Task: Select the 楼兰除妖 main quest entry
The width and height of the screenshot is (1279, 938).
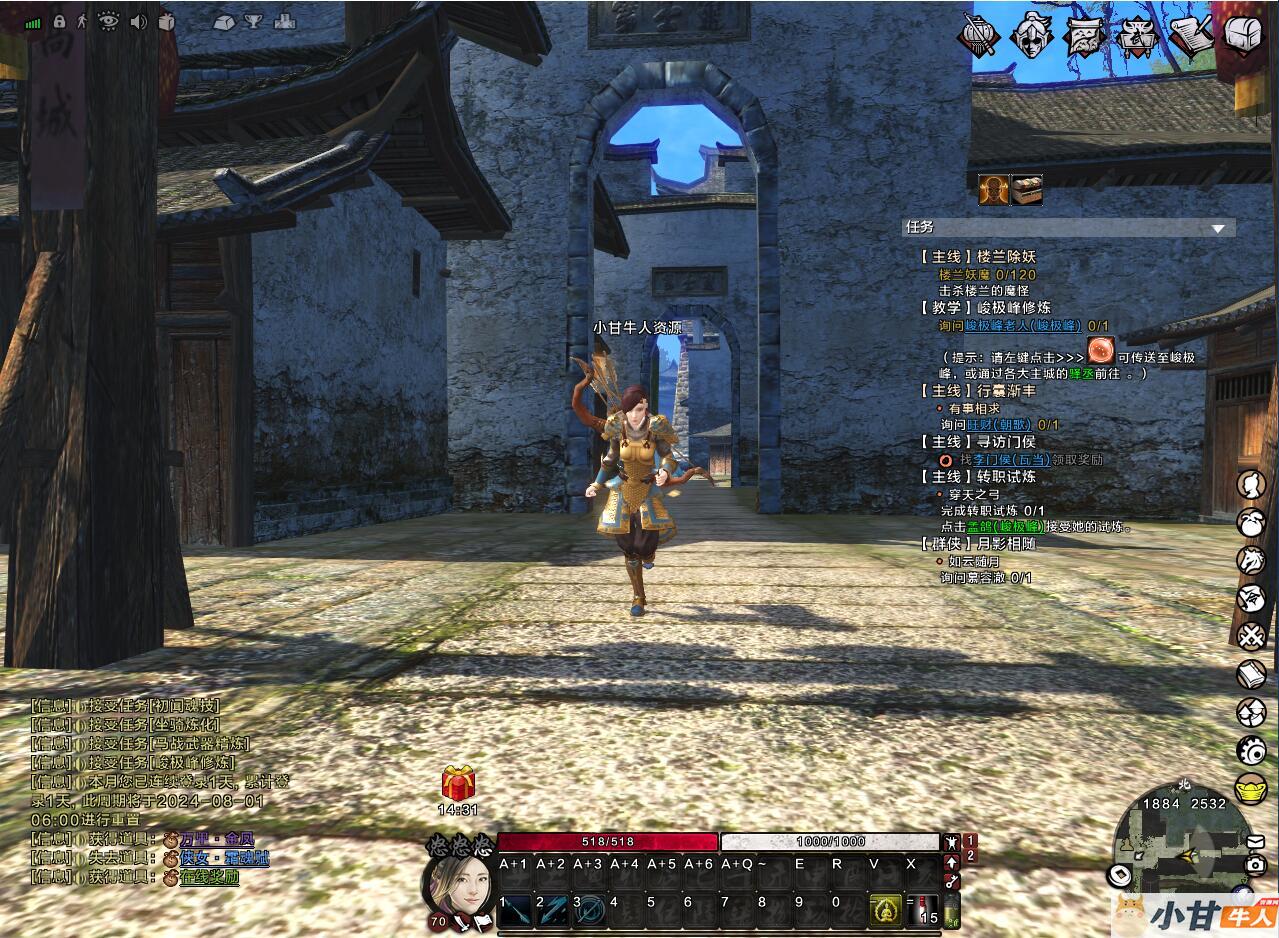Action: (978, 257)
